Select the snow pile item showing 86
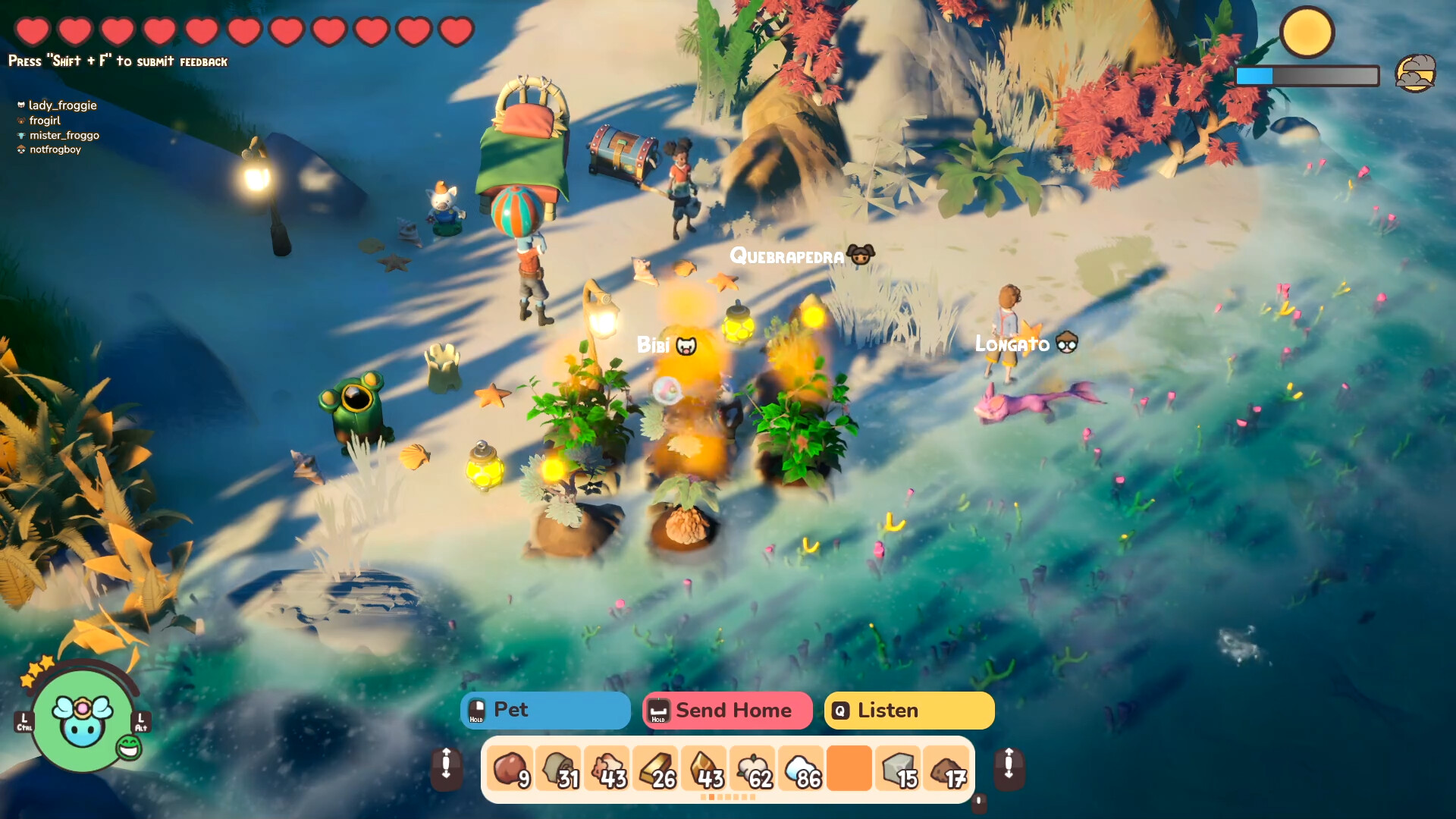 (x=802, y=768)
